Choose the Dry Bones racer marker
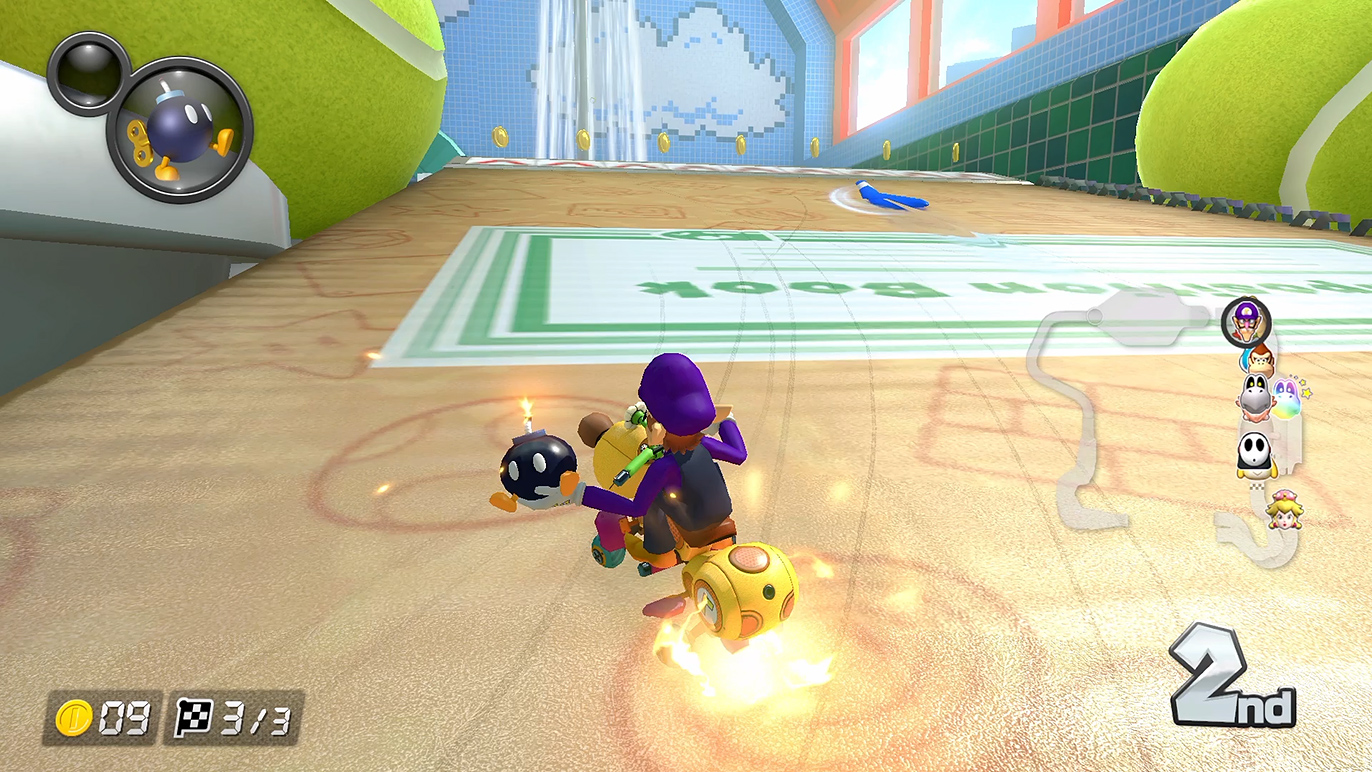This screenshot has width=1372, height=772. [1256, 398]
